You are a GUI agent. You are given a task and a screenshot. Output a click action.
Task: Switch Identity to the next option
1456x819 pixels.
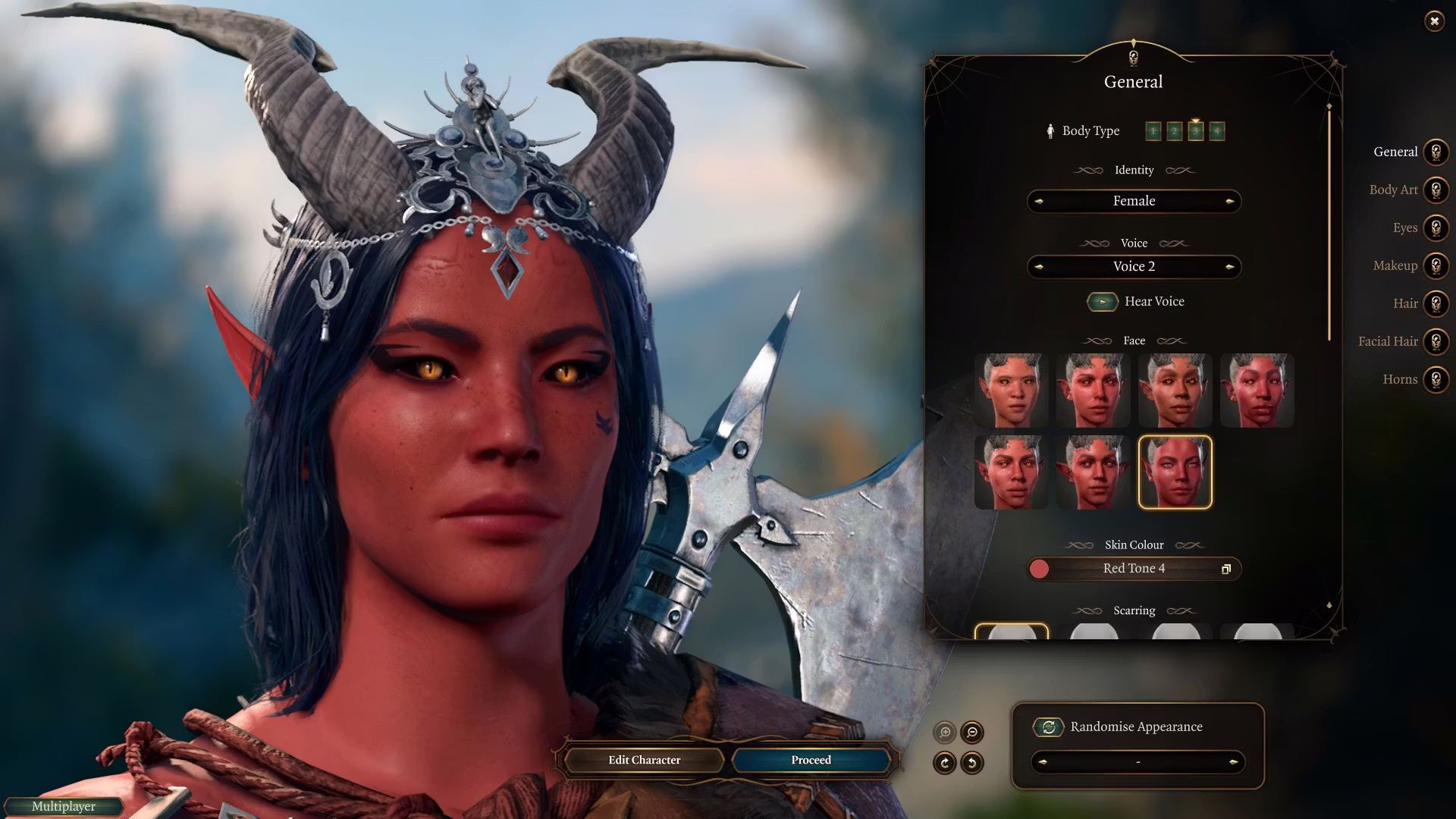(x=1229, y=201)
